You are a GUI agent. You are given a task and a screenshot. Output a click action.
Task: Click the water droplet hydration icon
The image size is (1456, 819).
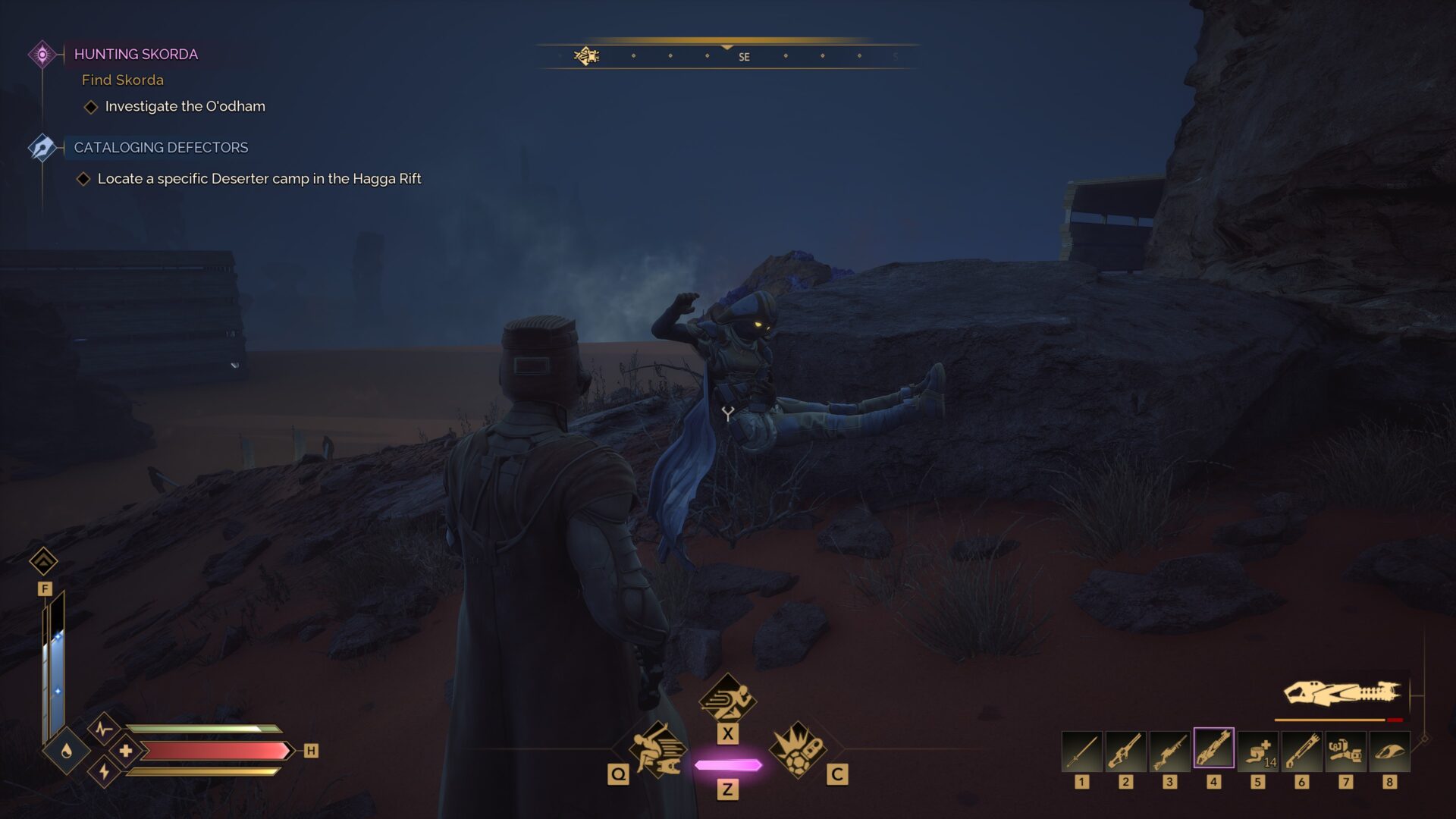tap(67, 751)
